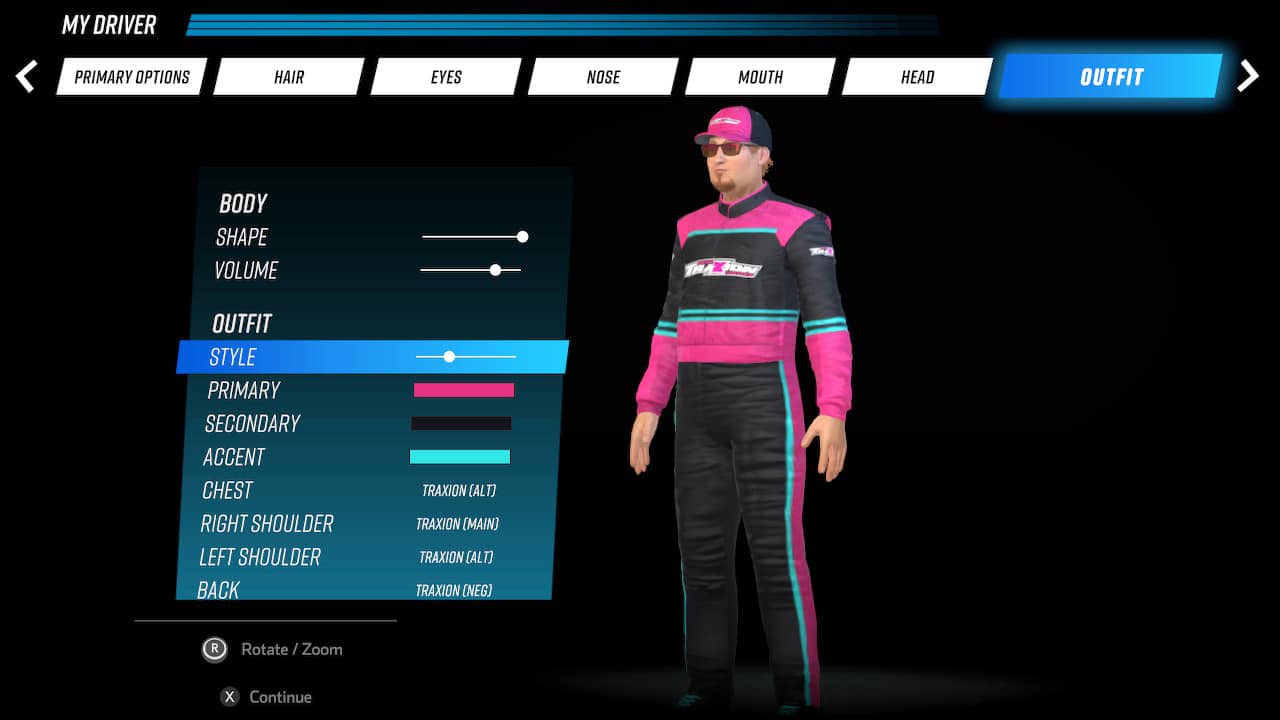Image resolution: width=1280 pixels, height=720 pixels.
Task: Switch to the Mouth tab
Action: (x=760, y=76)
